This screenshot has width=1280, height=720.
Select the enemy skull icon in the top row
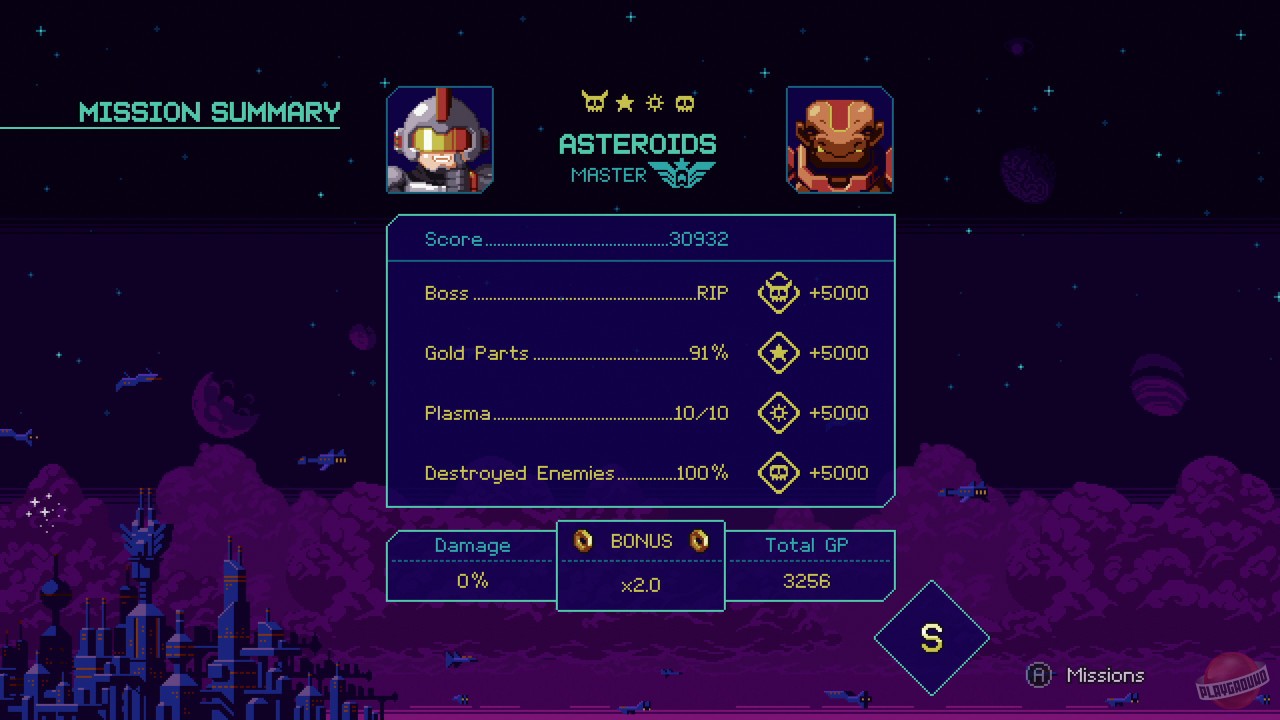click(x=685, y=101)
